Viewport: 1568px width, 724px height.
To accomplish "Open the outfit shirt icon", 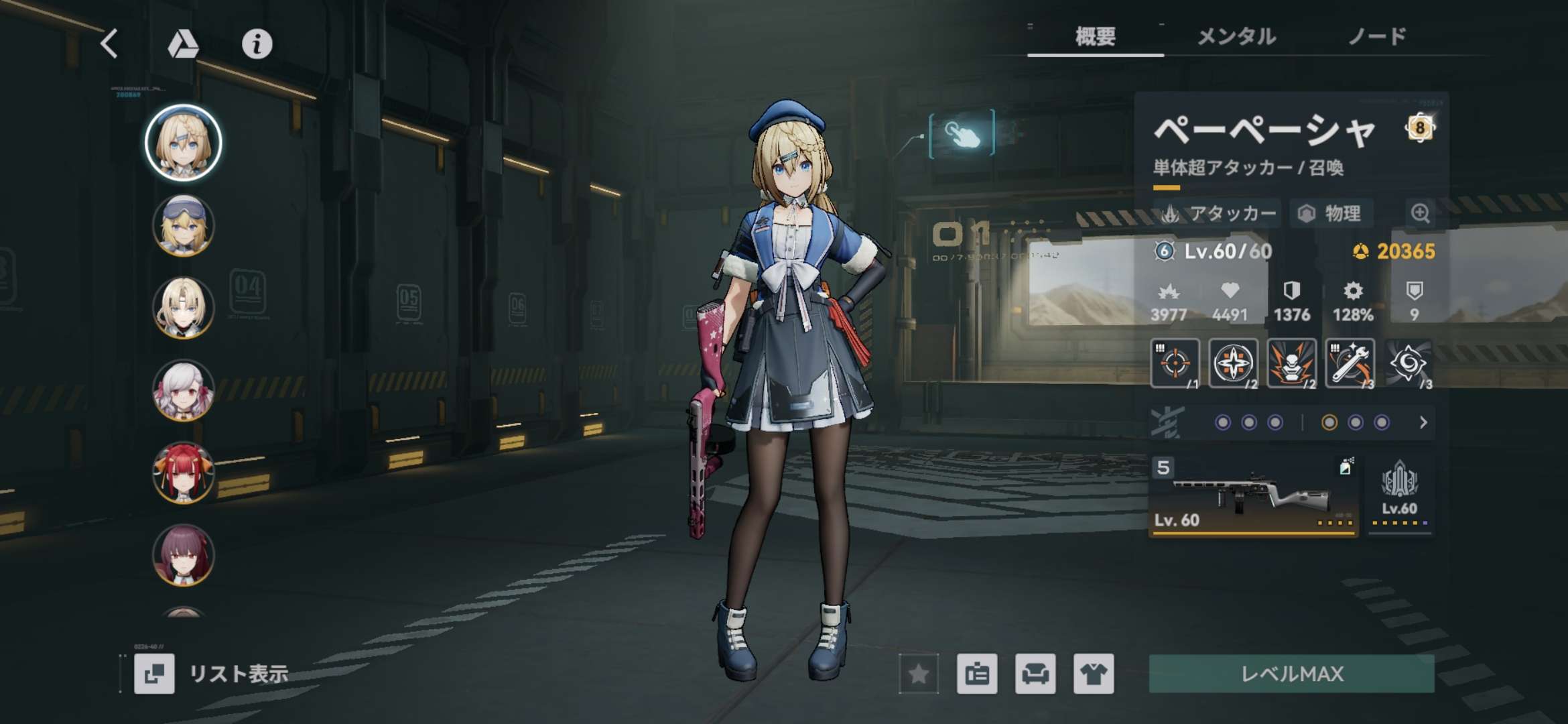I will pos(1094,673).
